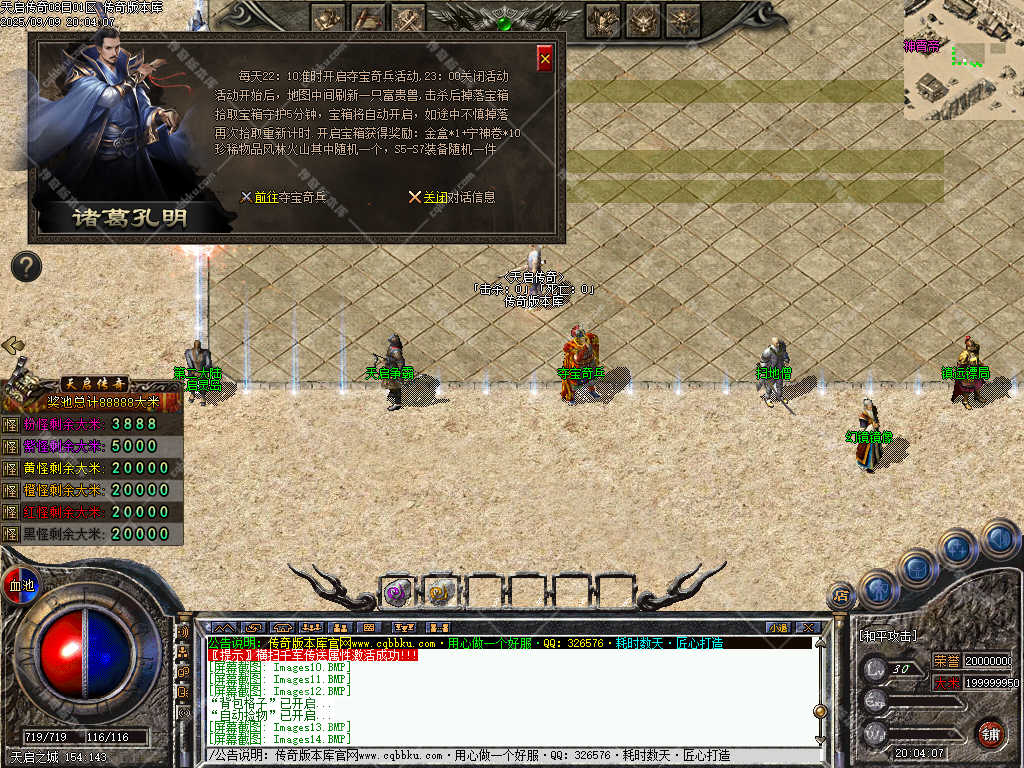Close the chat panel with its X button
Image resolution: width=1024 pixels, height=768 pixels.
click(x=807, y=627)
